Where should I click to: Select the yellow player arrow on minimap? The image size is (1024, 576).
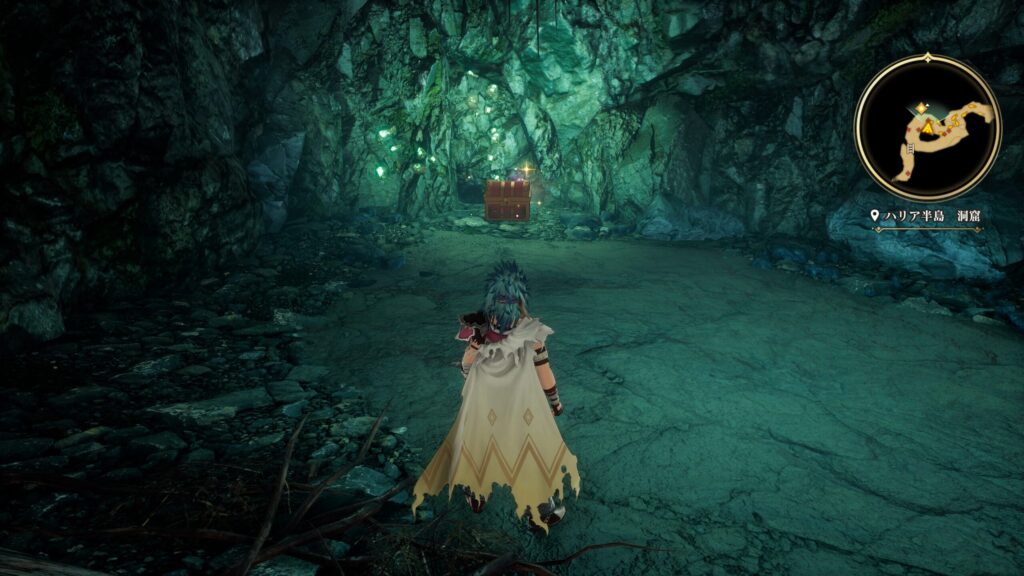pyautogui.click(x=927, y=129)
